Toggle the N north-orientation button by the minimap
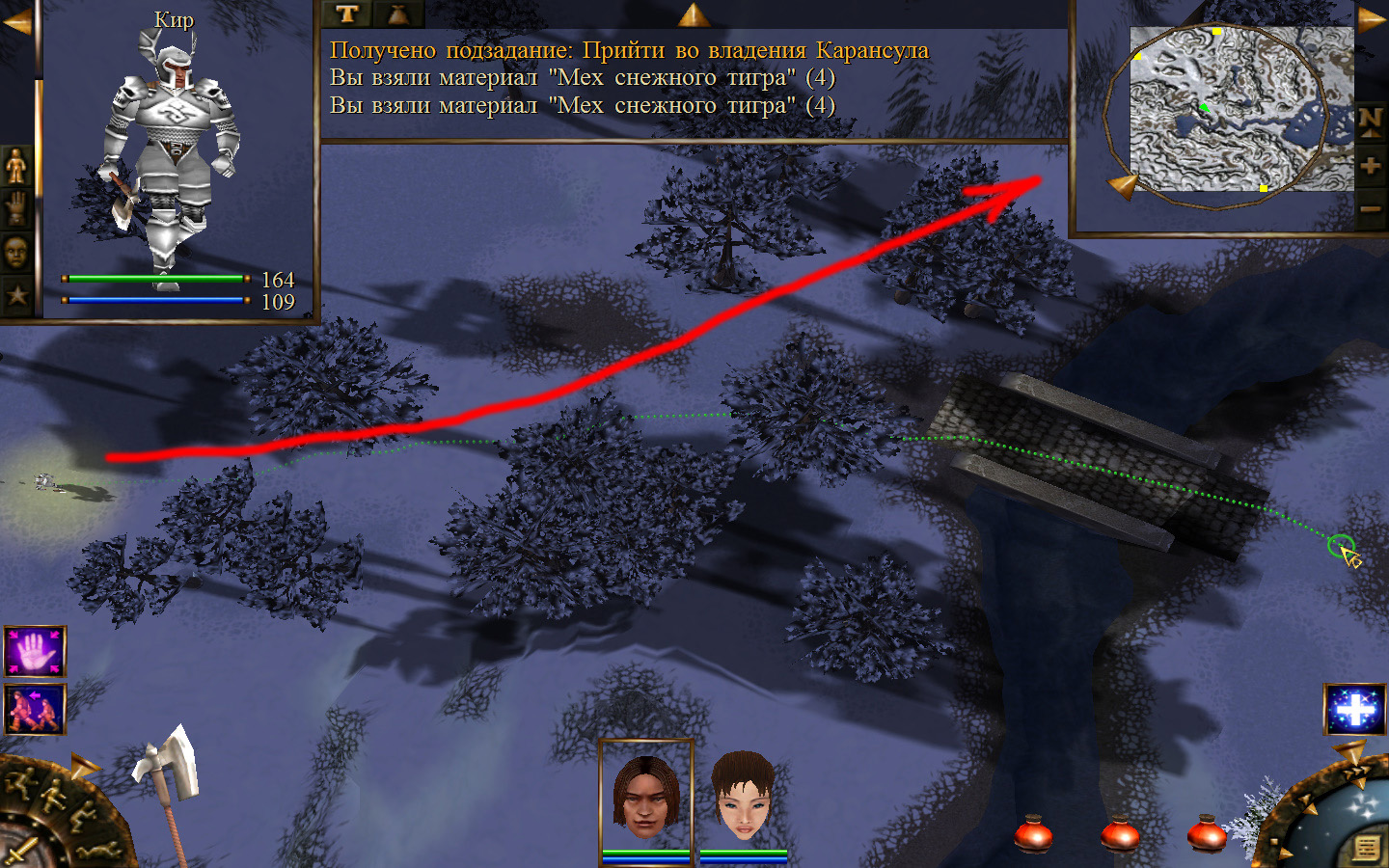The height and width of the screenshot is (868, 1389). click(x=1371, y=122)
